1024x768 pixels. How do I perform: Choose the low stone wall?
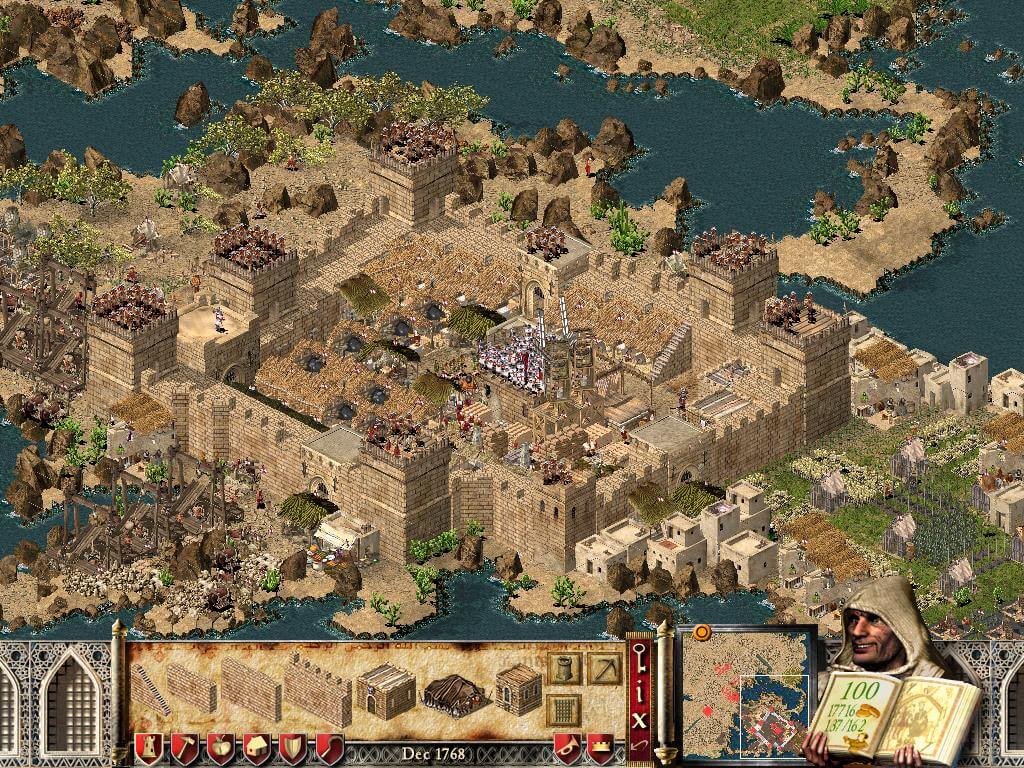pyautogui.click(x=190, y=687)
